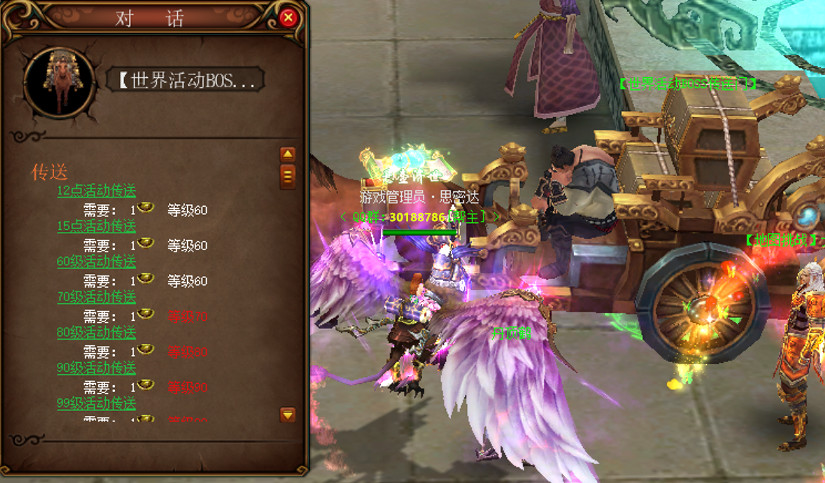Image resolution: width=825 pixels, height=483 pixels.
Task: Select the 15点活动传送 teleport option
Action: point(96,226)
